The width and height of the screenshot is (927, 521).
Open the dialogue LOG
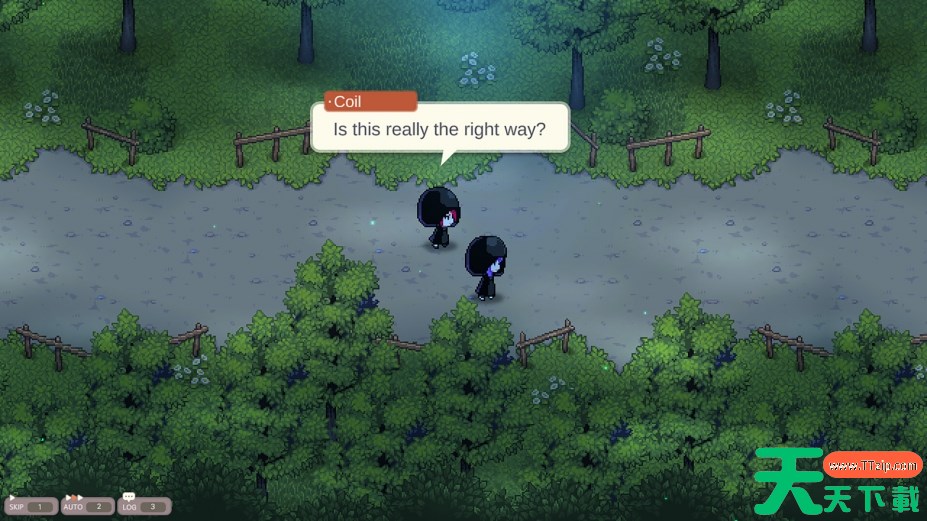point(144,506)
